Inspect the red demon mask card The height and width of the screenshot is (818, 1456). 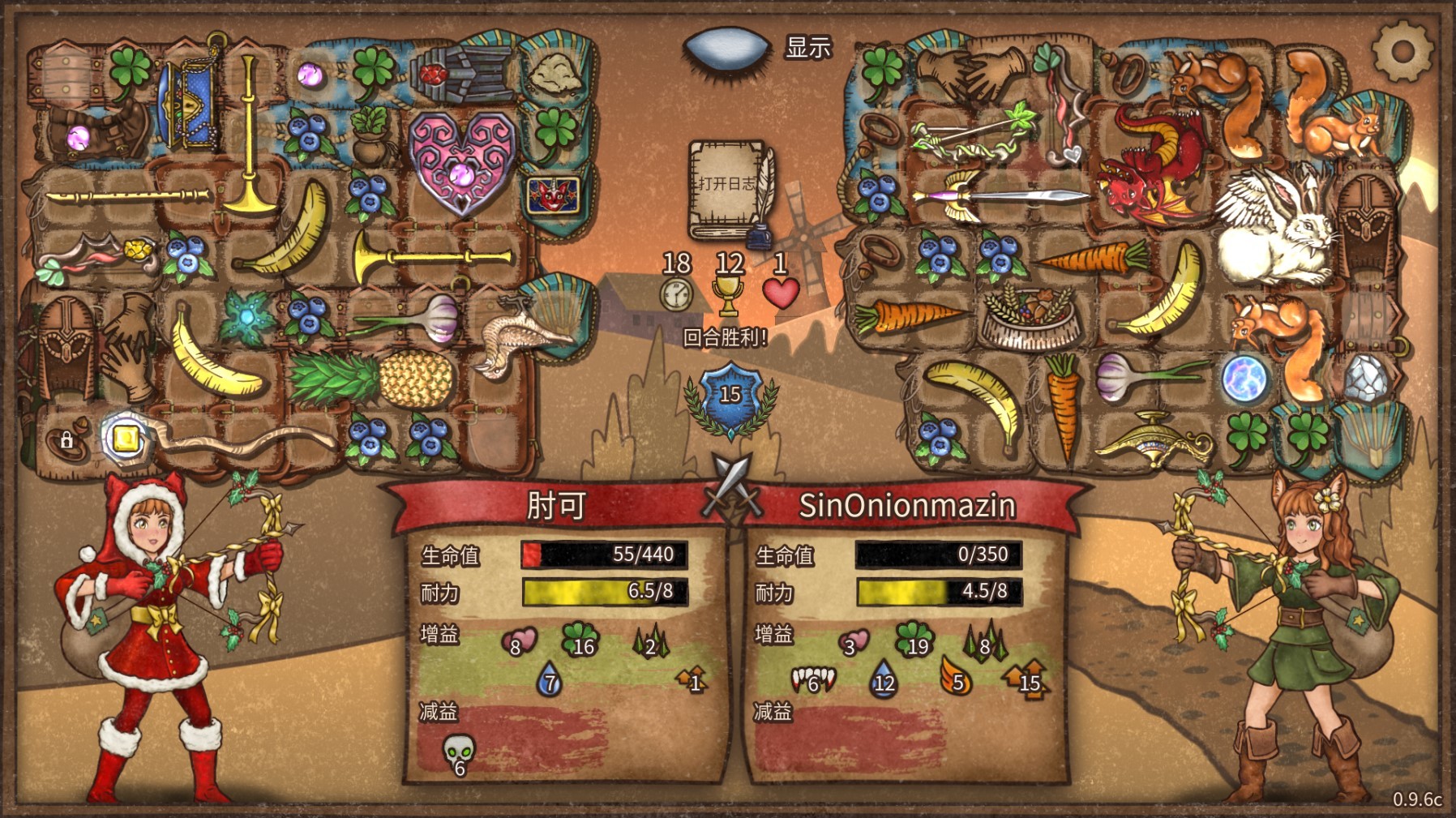[x=554, y=195]
